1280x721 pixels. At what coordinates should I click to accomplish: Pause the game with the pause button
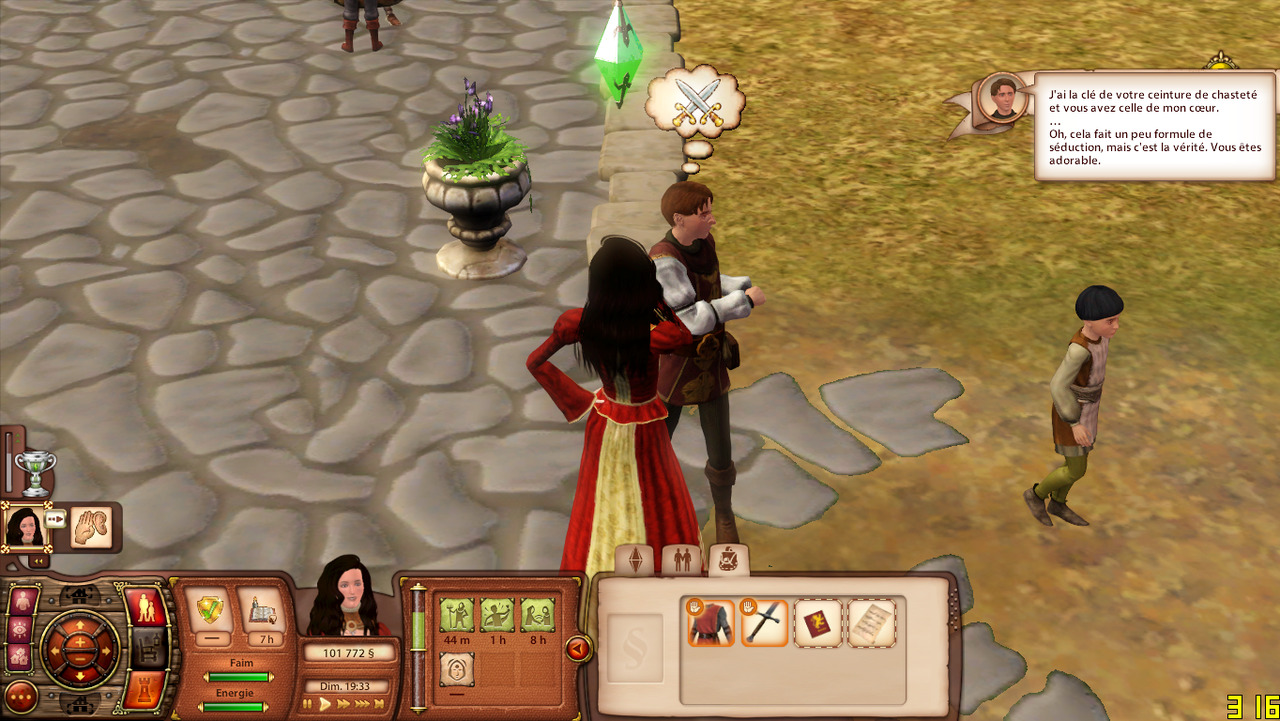(309, 704)
